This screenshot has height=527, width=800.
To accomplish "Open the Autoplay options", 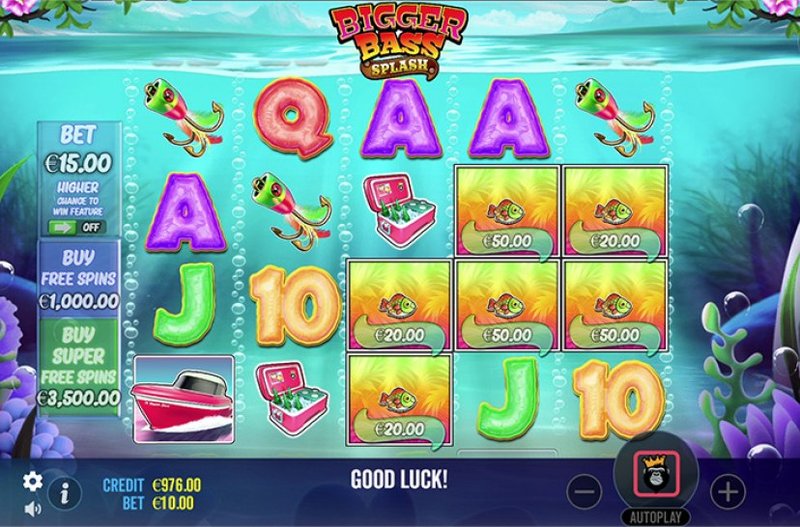I will pos(656,517).
